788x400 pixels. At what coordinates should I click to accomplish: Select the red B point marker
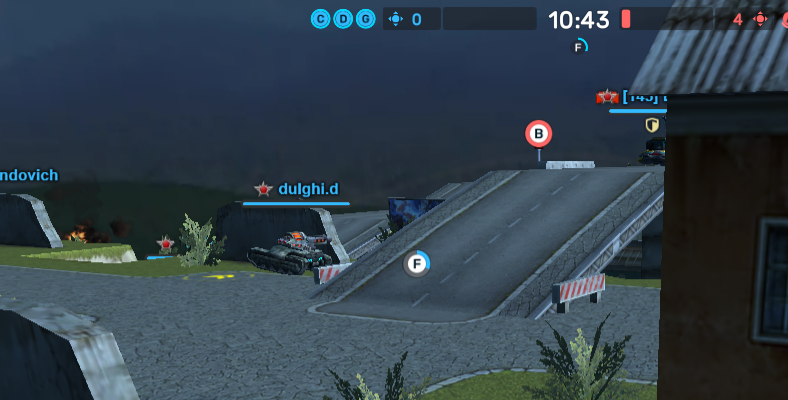539,134
